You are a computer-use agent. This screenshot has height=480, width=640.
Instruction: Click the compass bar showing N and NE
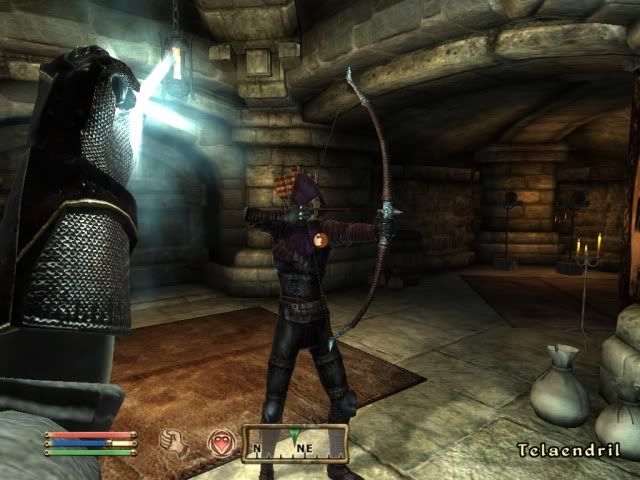[295, 443]
